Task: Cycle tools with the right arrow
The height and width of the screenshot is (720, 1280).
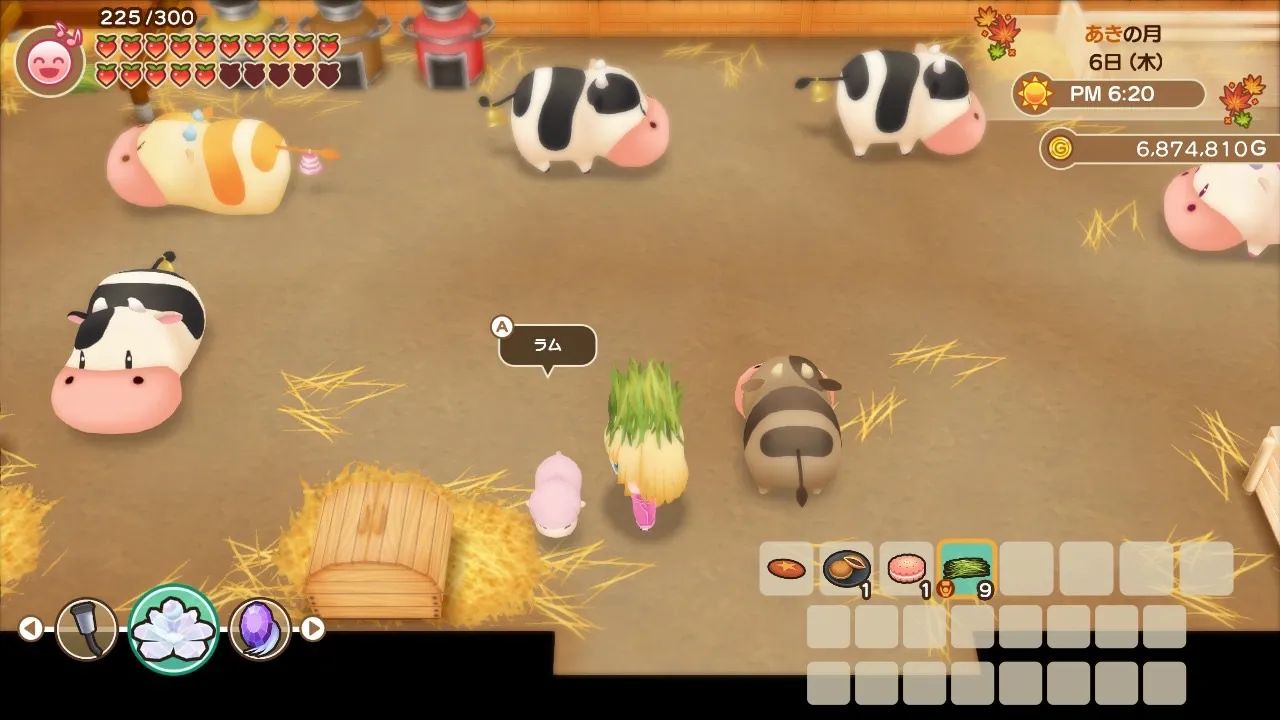Action: 313,628
